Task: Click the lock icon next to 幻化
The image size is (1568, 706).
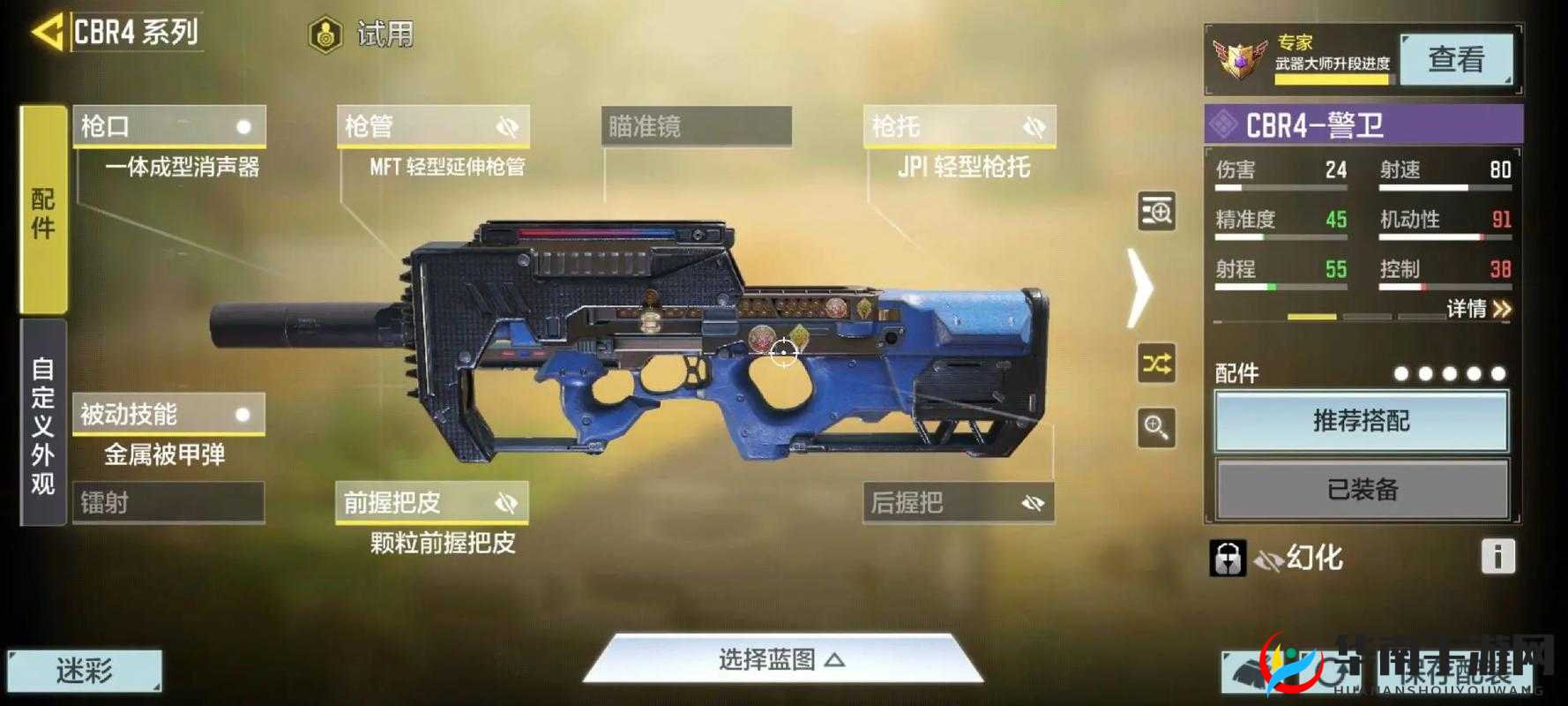Action: tap(1228, 558)
